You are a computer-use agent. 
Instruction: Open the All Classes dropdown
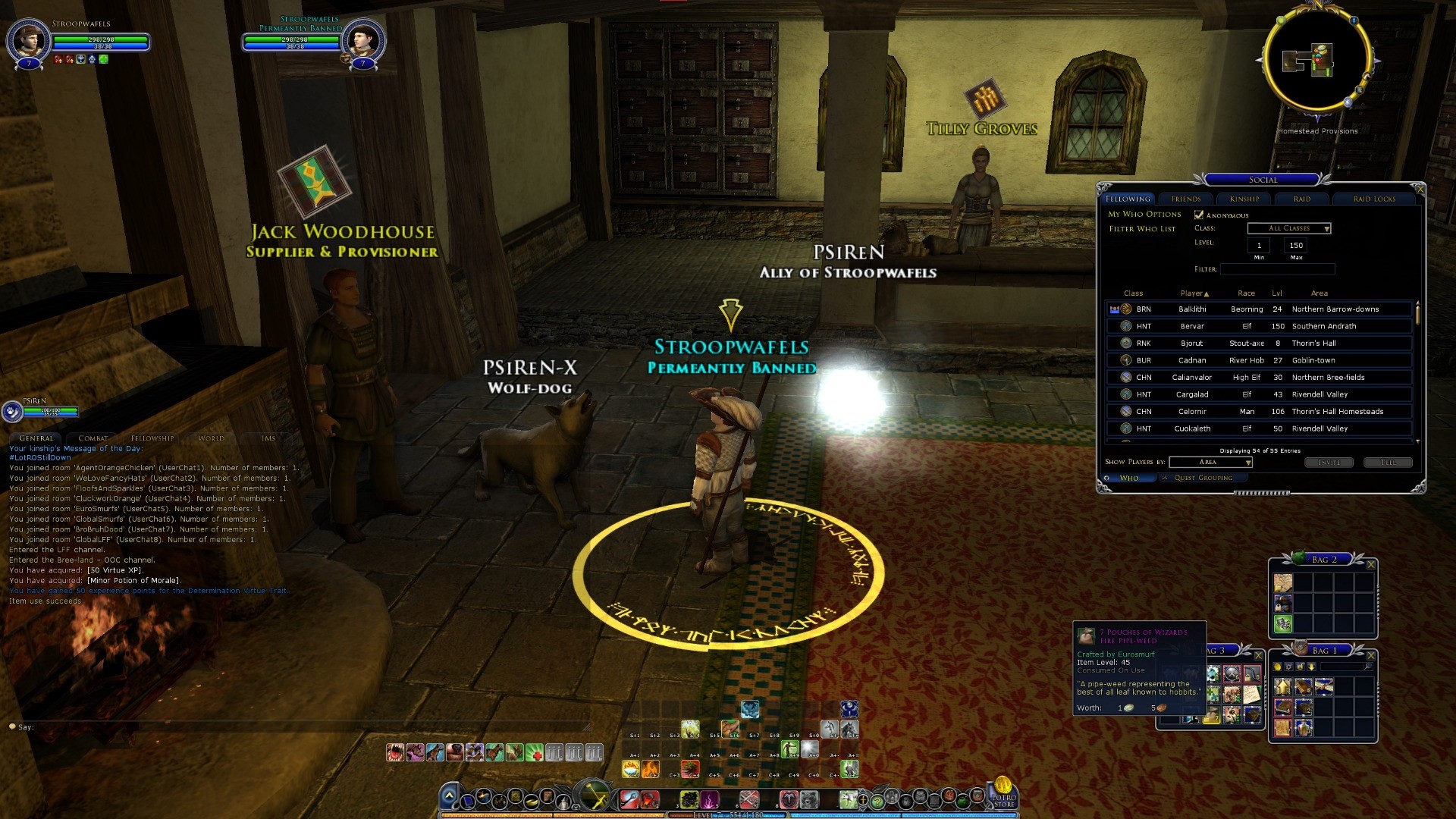coord(1289,228)
